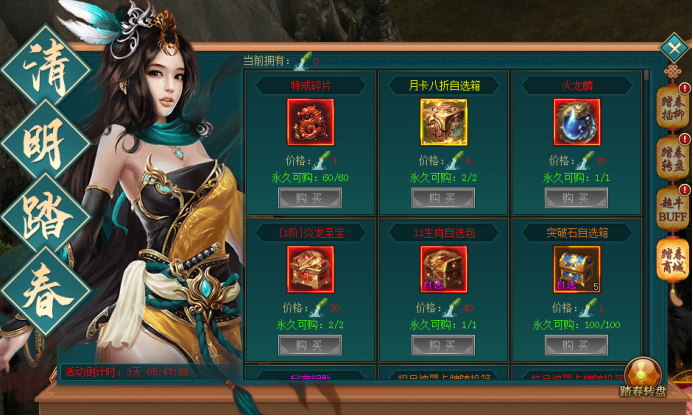Buy the 突破石自选箱 item

coord(576,345)
